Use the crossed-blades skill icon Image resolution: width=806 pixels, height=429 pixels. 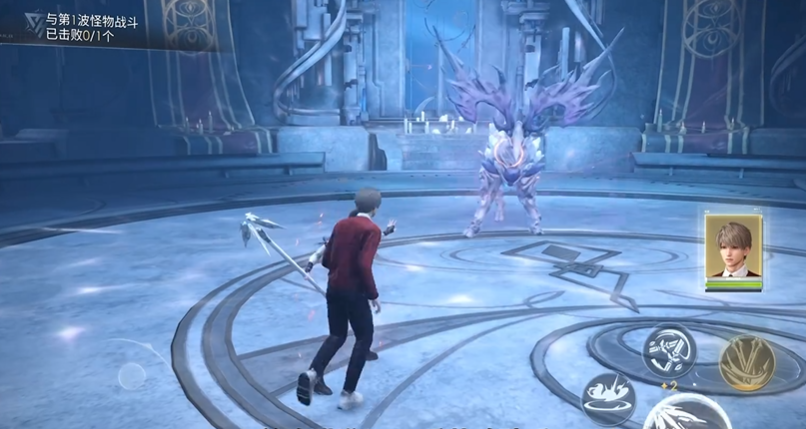click(667, 350)
